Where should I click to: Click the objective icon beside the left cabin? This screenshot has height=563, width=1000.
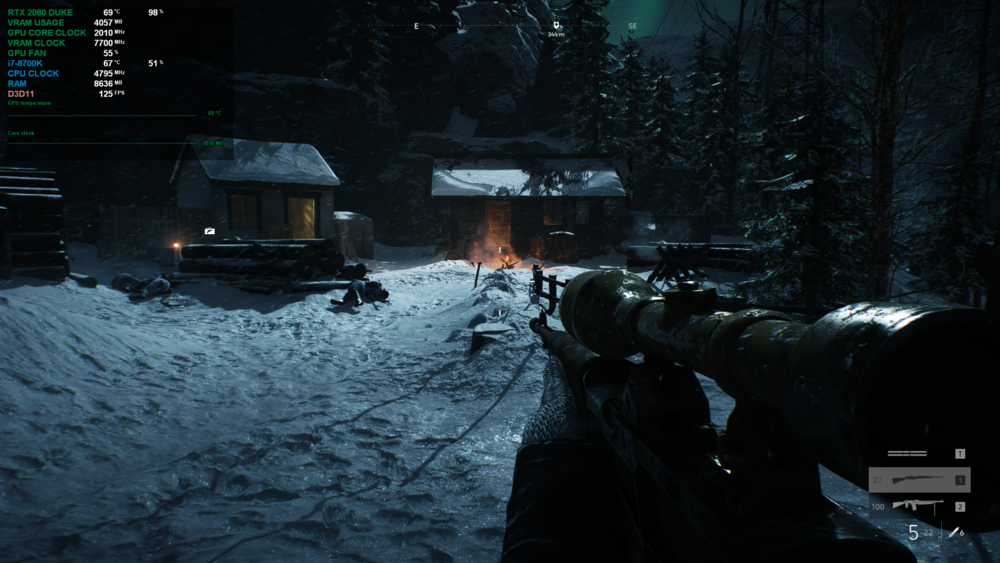209,231
